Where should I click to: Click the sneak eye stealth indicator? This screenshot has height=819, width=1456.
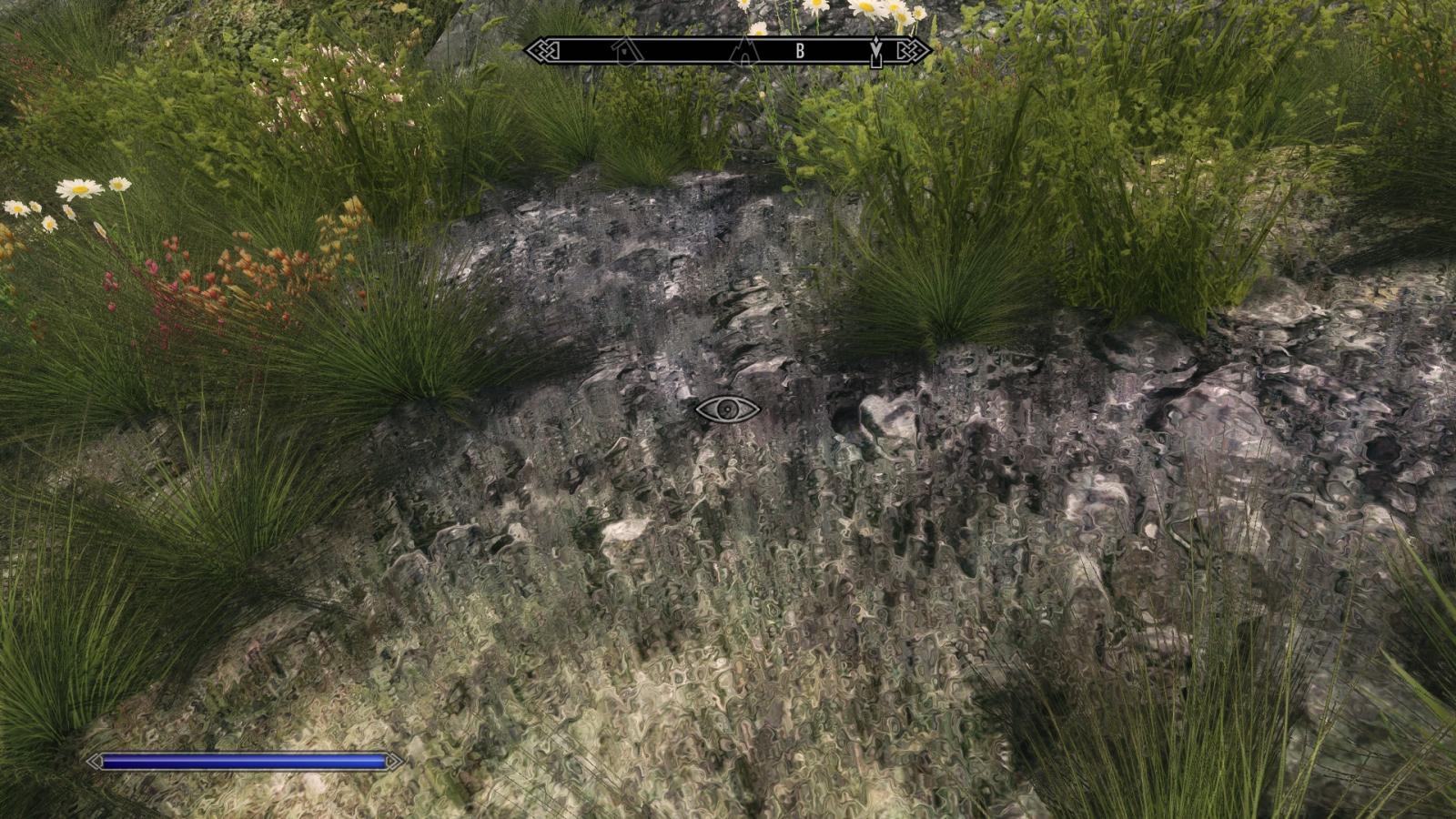[728, 409]
